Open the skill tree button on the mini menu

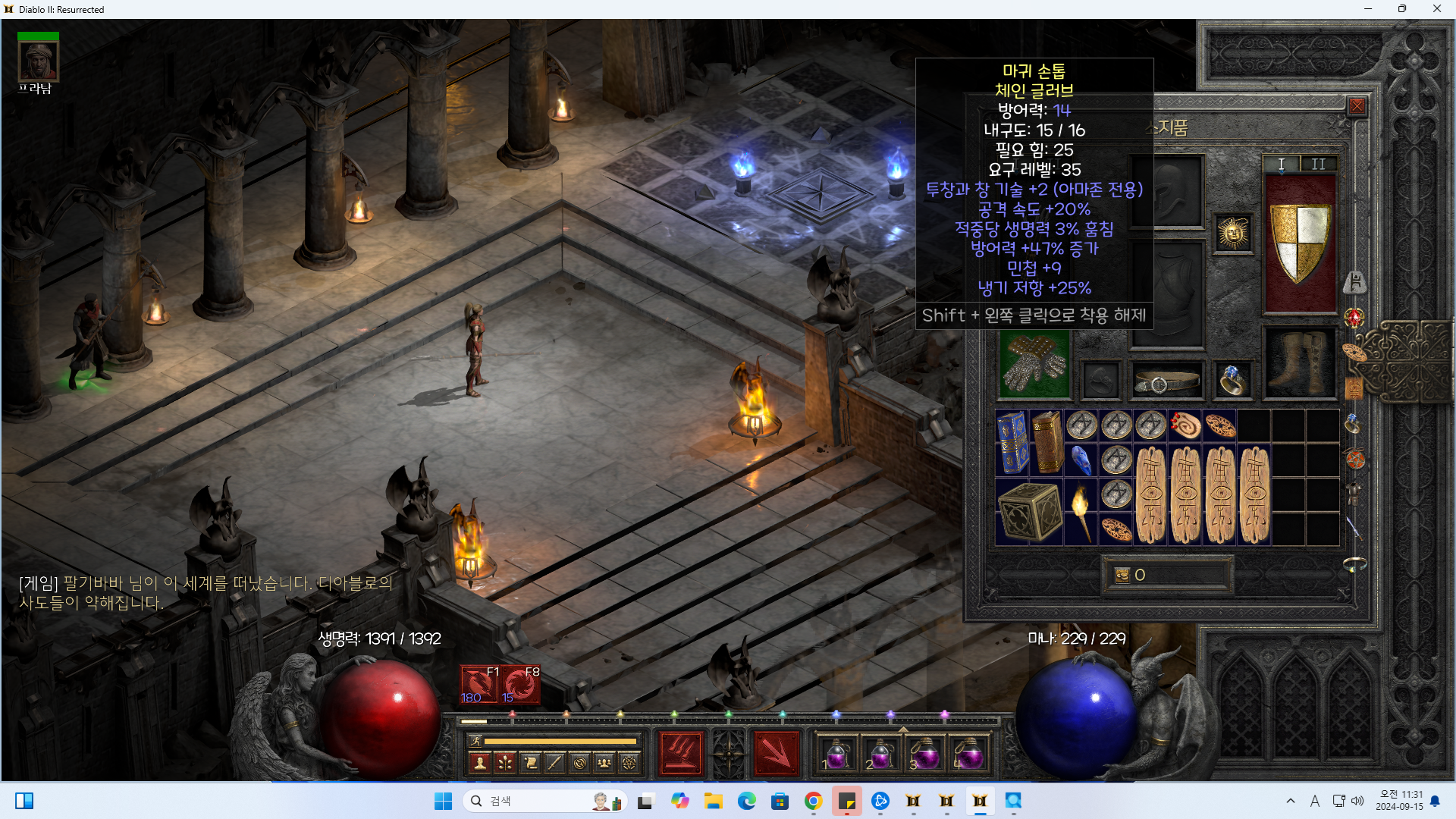point(504,763)
